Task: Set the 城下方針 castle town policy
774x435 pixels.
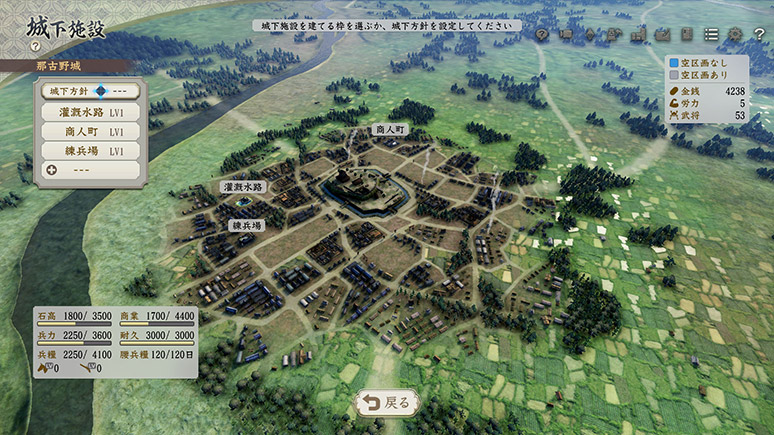Action: tap(89, 91)
